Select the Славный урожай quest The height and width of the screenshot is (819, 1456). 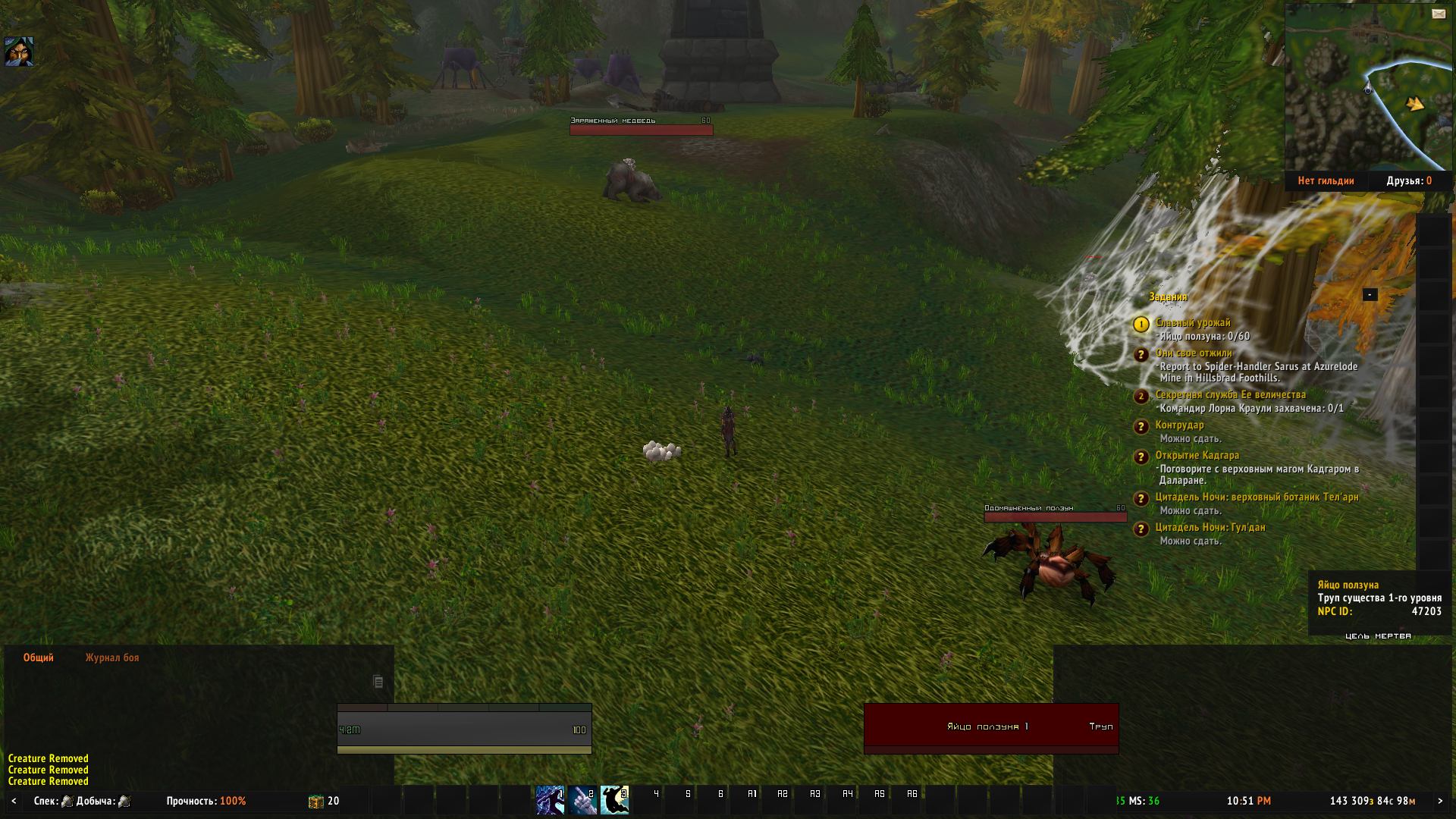(1193, 323)
